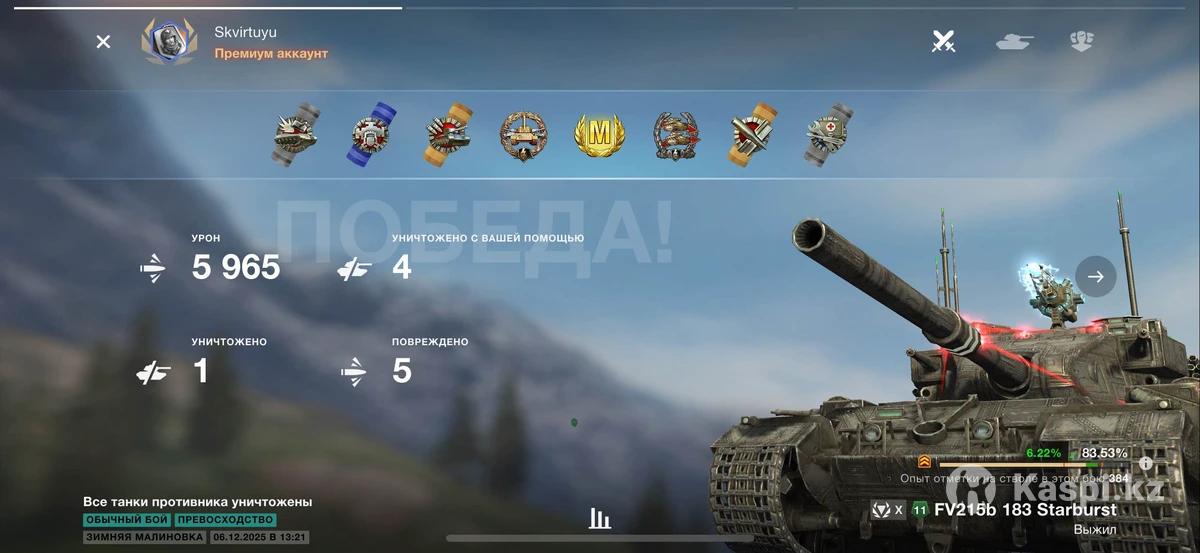1200x553 pixels.
Task: Open Skvirtuyu's player profile avatar
Action: coord(168,42)
